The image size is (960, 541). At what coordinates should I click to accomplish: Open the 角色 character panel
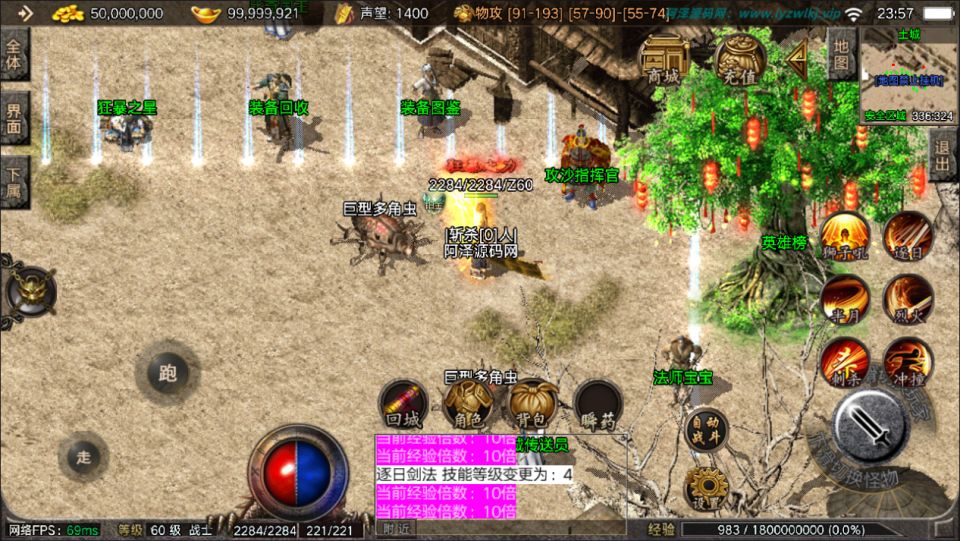[x=467, y=404]
